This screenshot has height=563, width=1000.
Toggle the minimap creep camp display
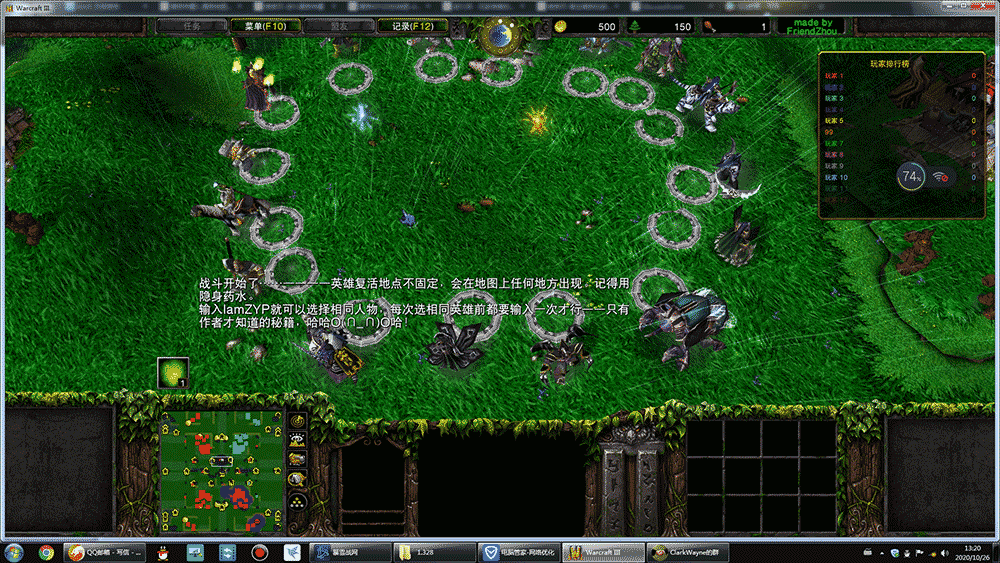point(297,479)
